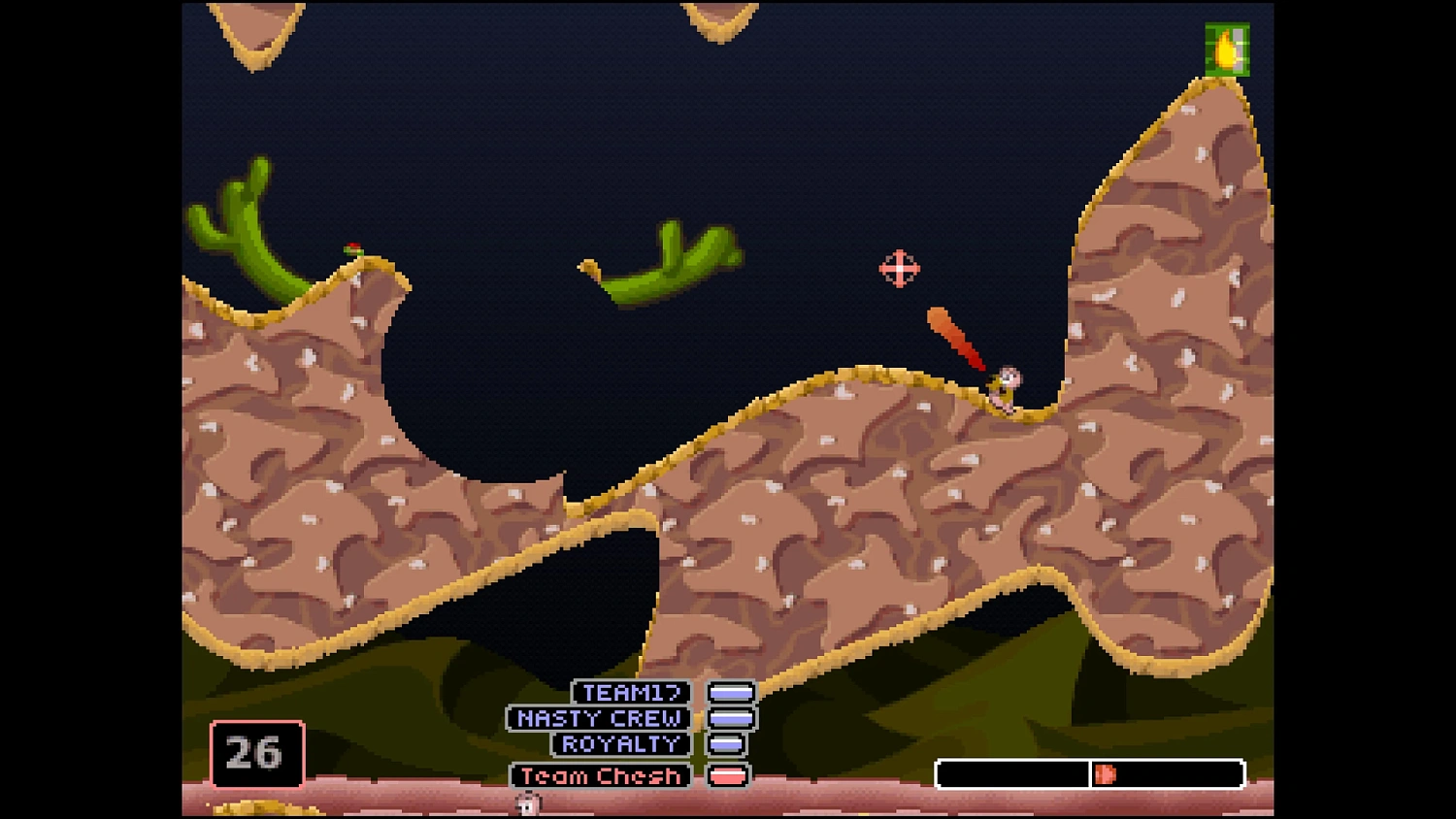Click the active worm on the terrain slope
Screen dimensions: 1456x819
(1005, 386)
